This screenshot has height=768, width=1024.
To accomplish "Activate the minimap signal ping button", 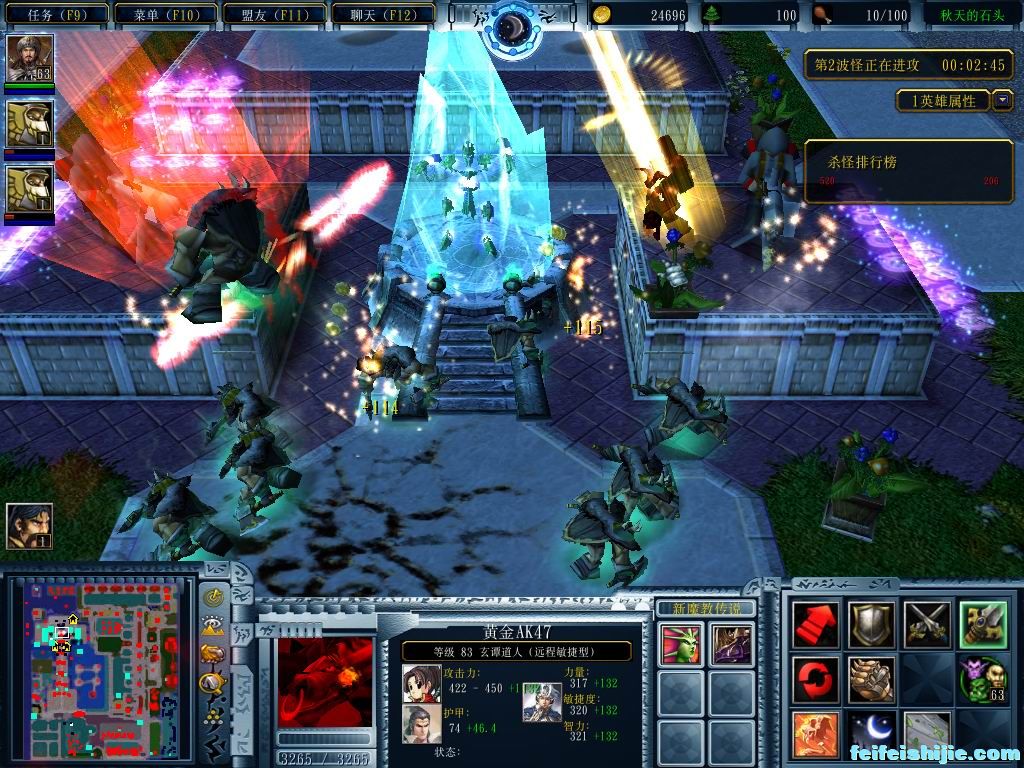I will pyautogui.click(x=213, y=598).
